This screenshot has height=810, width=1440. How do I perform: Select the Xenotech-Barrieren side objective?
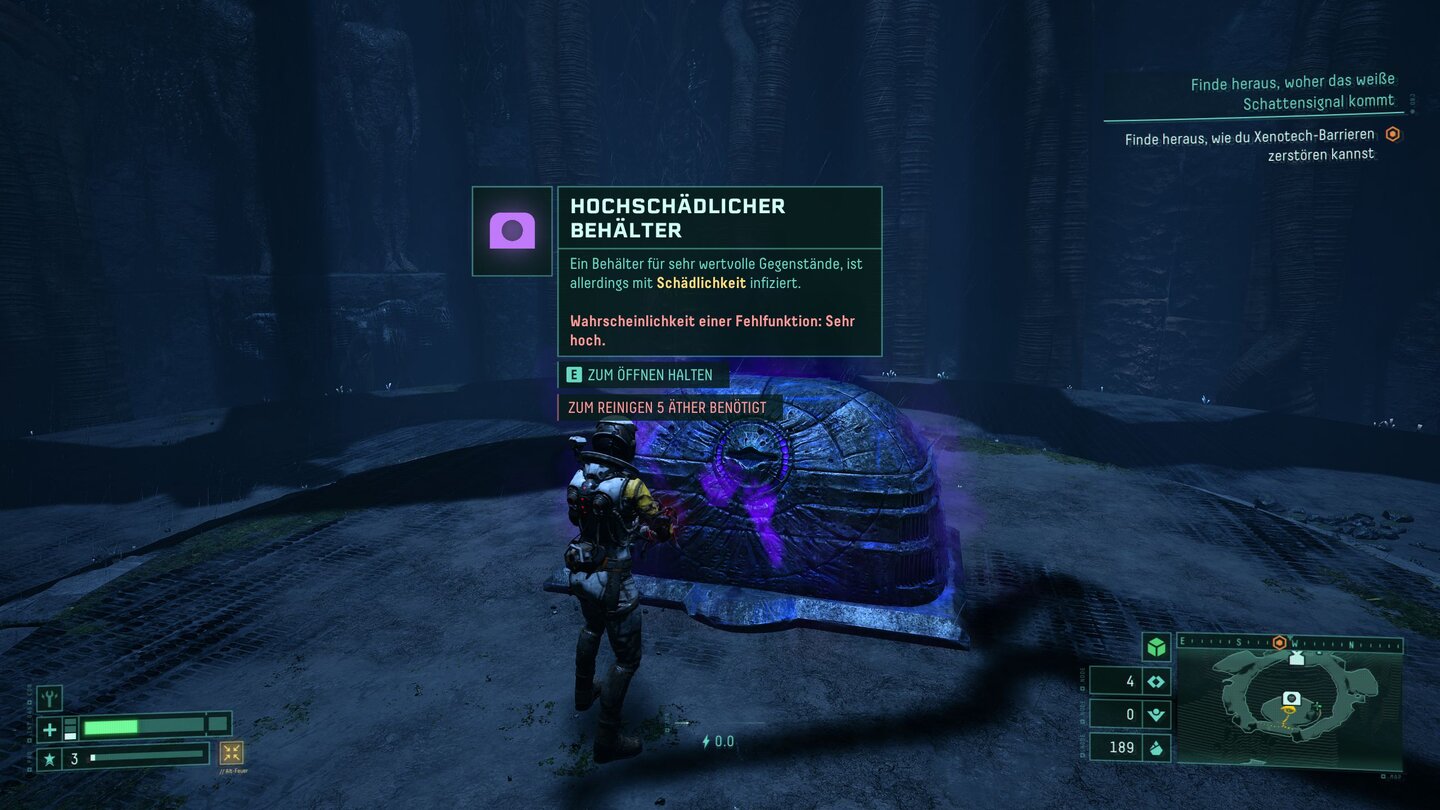pyautogui.click(x=1249, y=146)
